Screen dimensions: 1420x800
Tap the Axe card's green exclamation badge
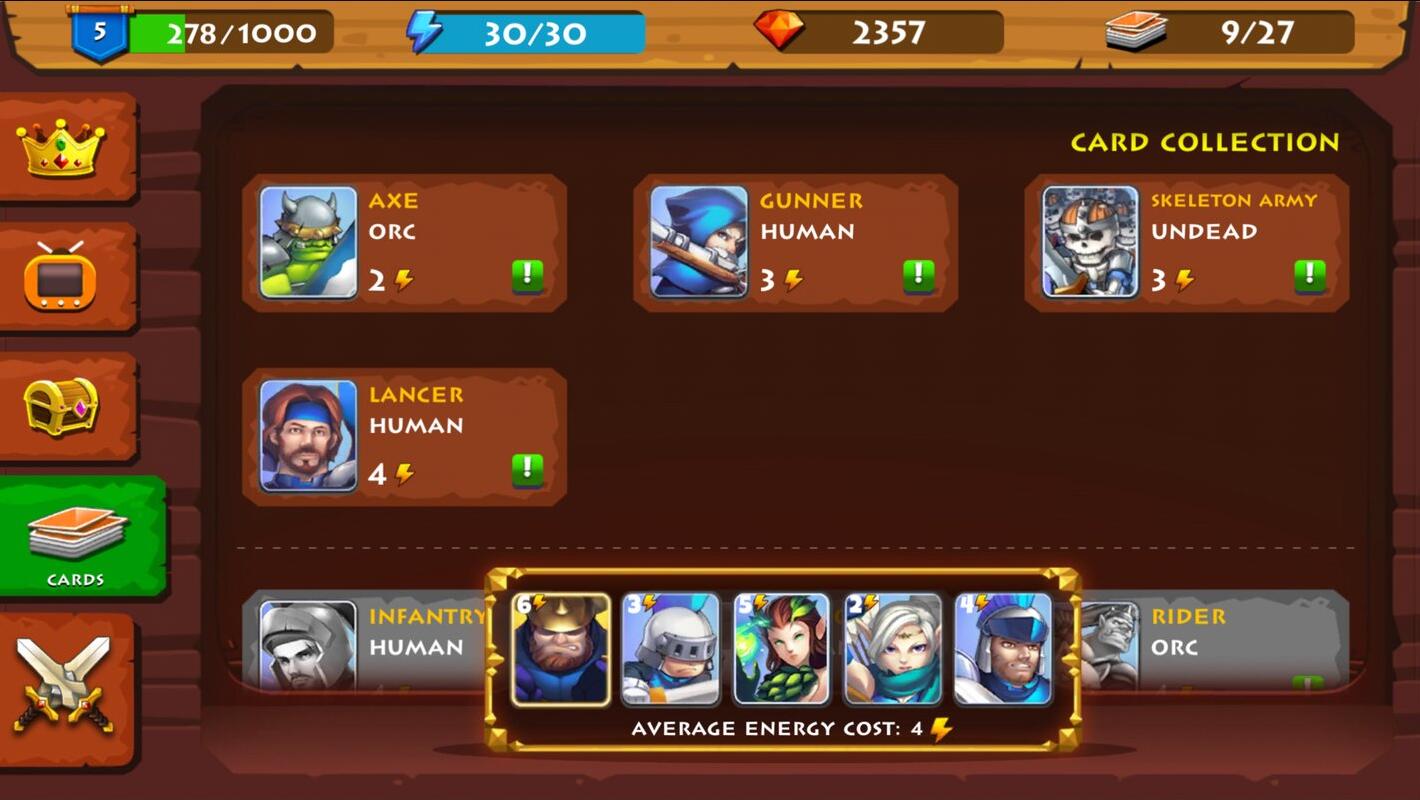pyautogui.click(x=528, y=276)
